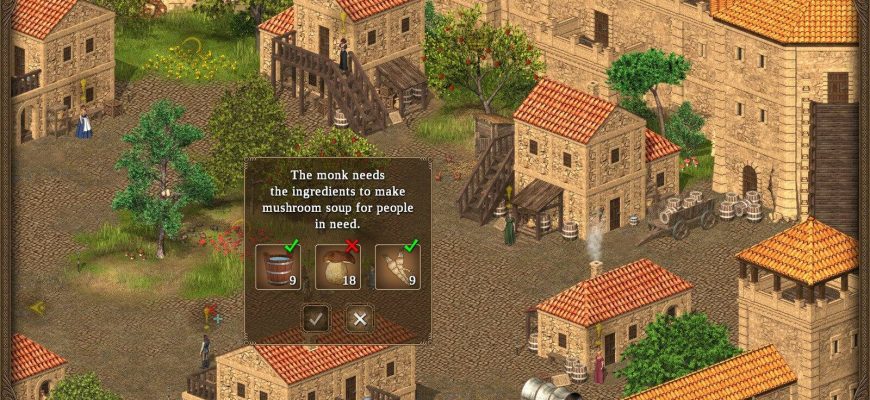Viewport: 870px width, 400px height.
Task: Select the root ingredient slot marked 9
Action: pyautogui.click(x=397, y=267)
